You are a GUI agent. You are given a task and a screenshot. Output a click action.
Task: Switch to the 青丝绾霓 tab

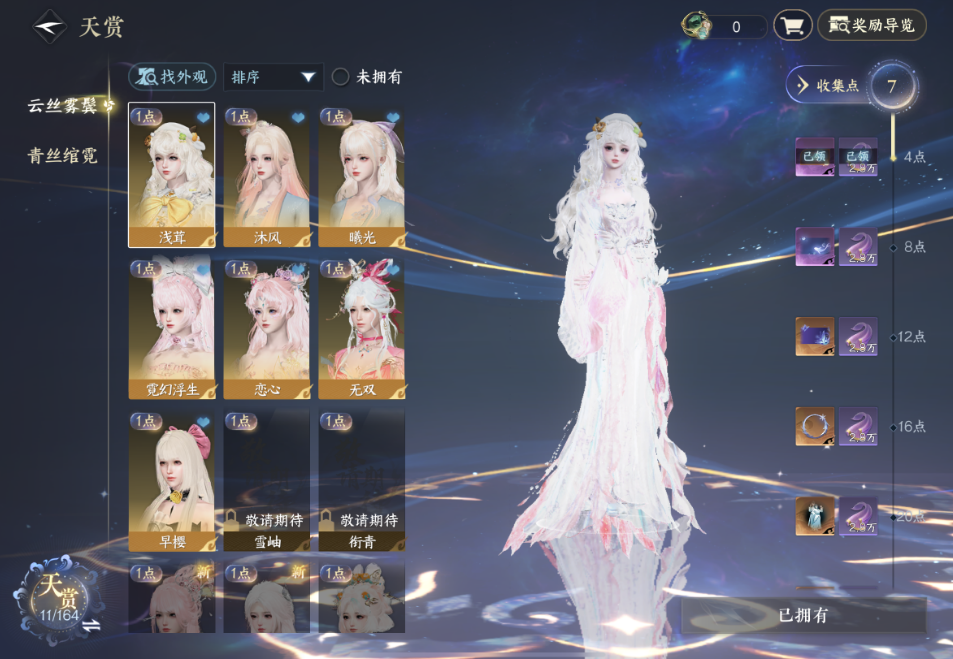(x=62, y=156)
